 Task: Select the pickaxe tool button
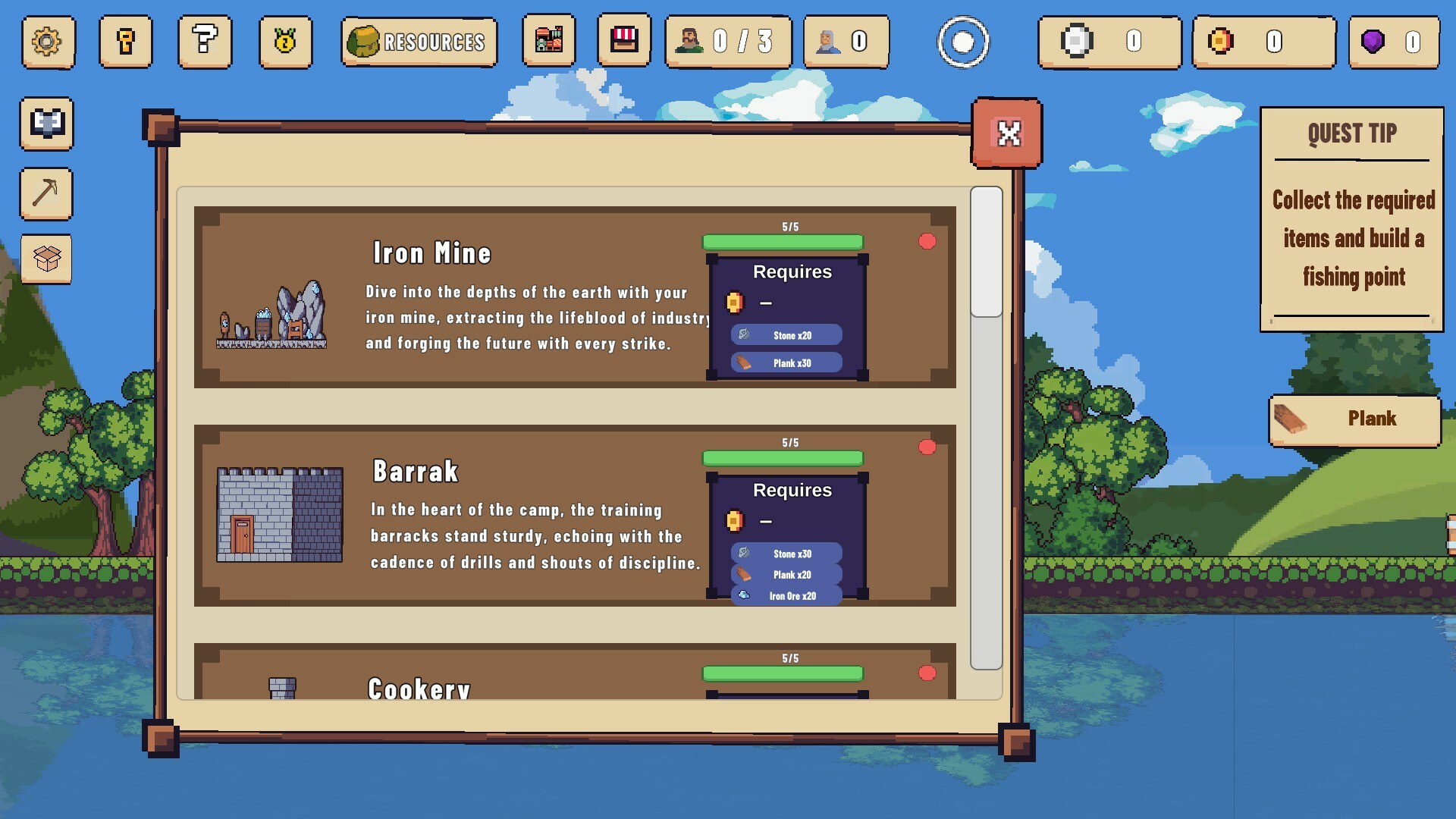46,193
